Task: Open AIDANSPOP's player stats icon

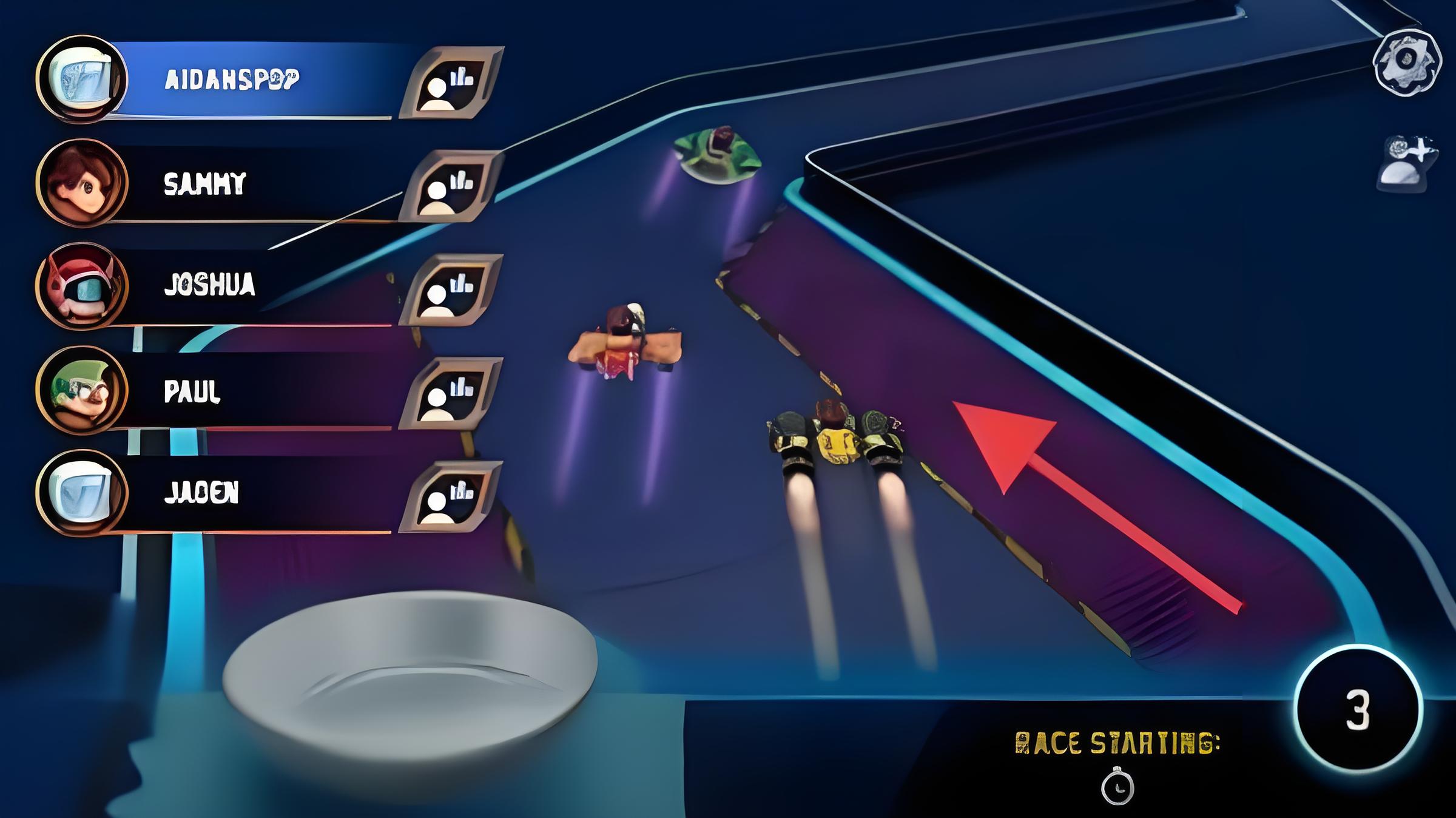Action: coord(451,83)
